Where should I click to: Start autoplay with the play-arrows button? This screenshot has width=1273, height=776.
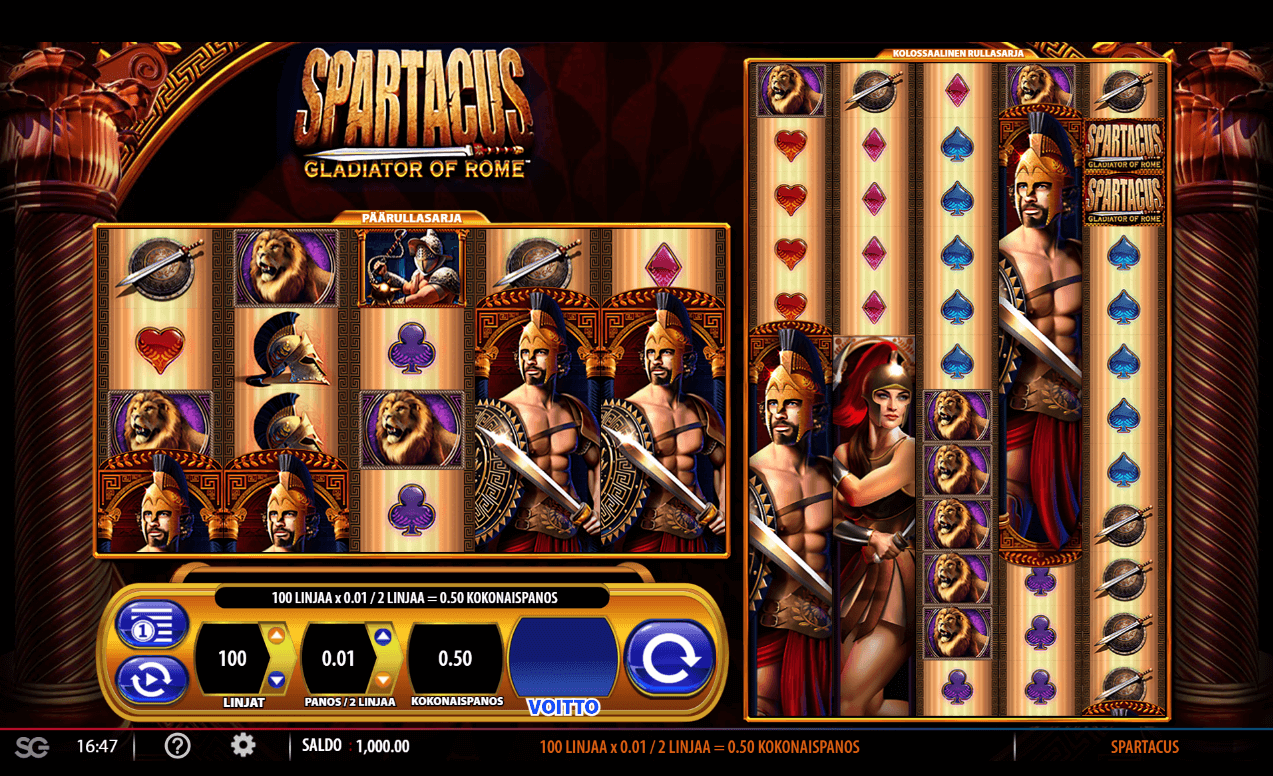[152, 680]
